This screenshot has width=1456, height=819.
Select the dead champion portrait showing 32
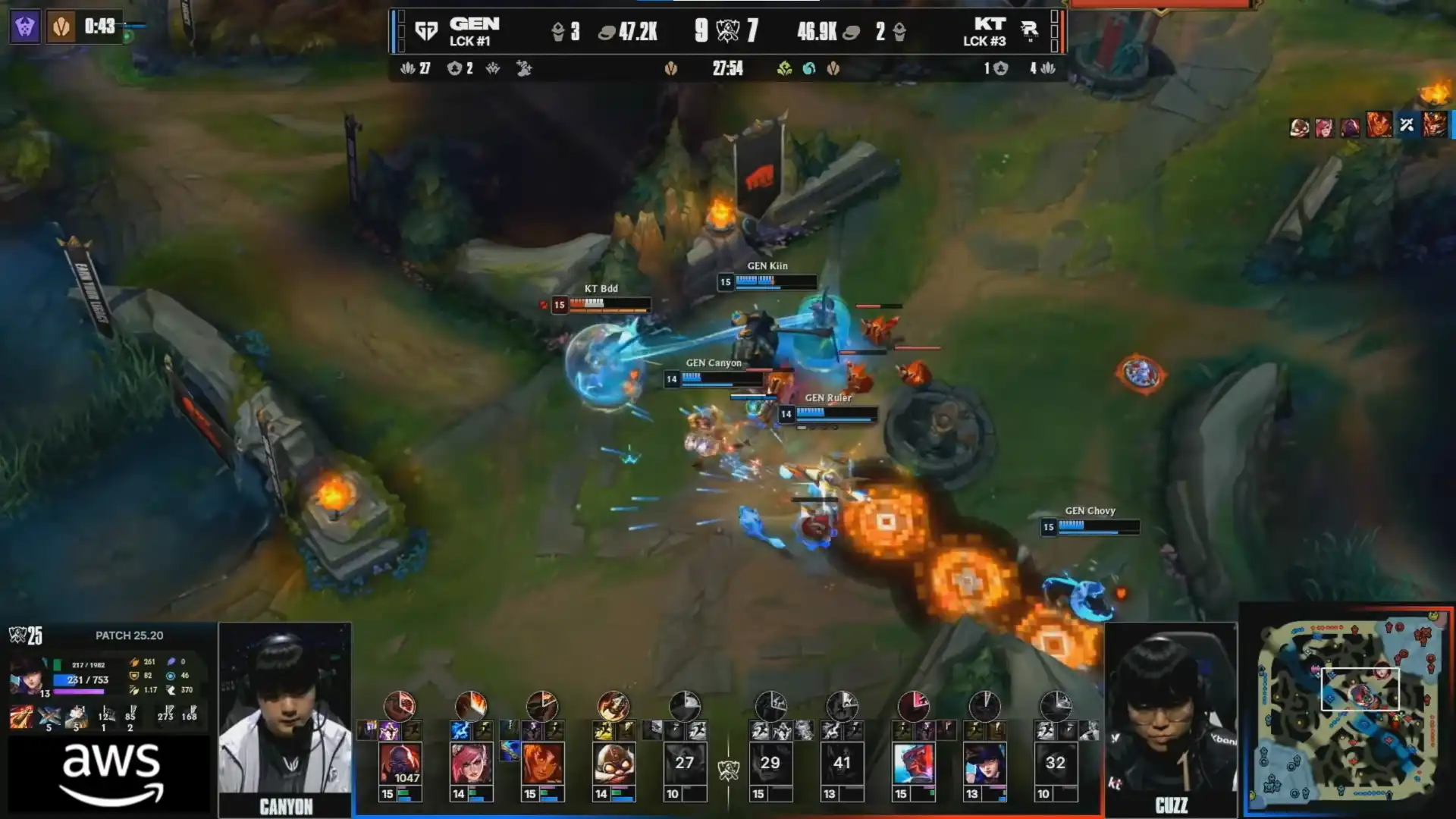pyautogui.click(x=1056, y=763)
